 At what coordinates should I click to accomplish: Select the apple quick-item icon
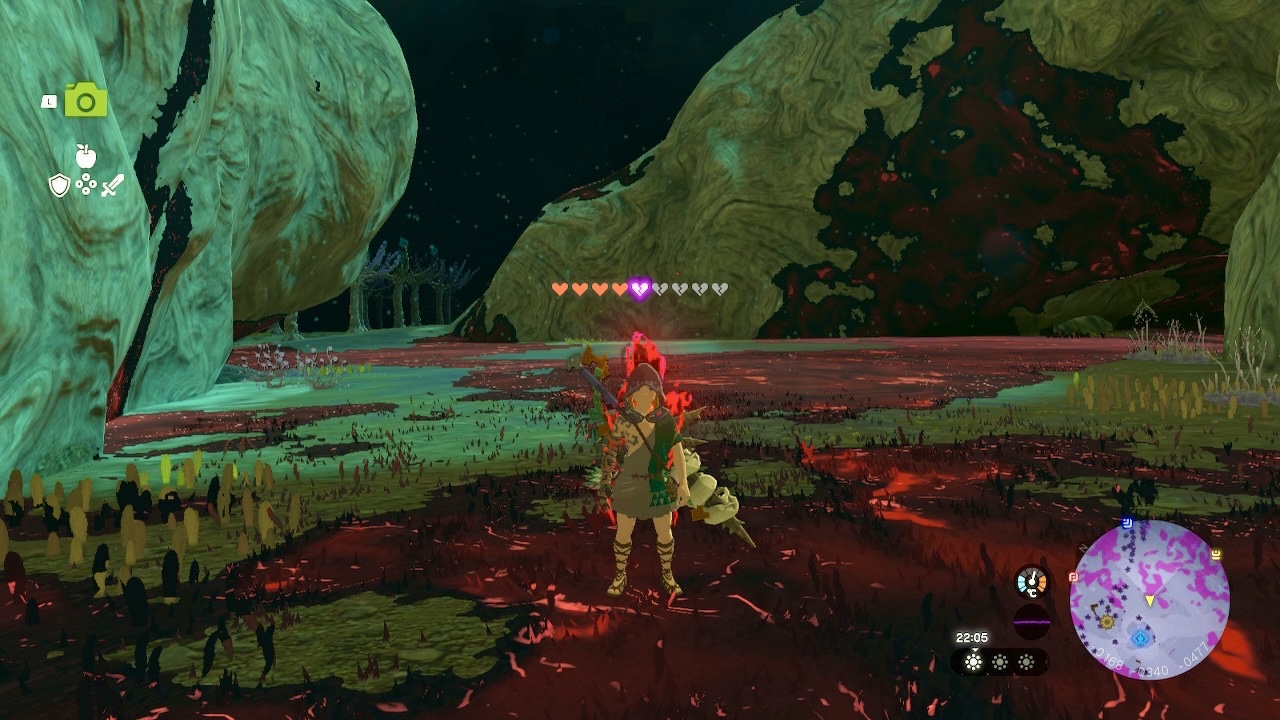(x=86, y=157)
